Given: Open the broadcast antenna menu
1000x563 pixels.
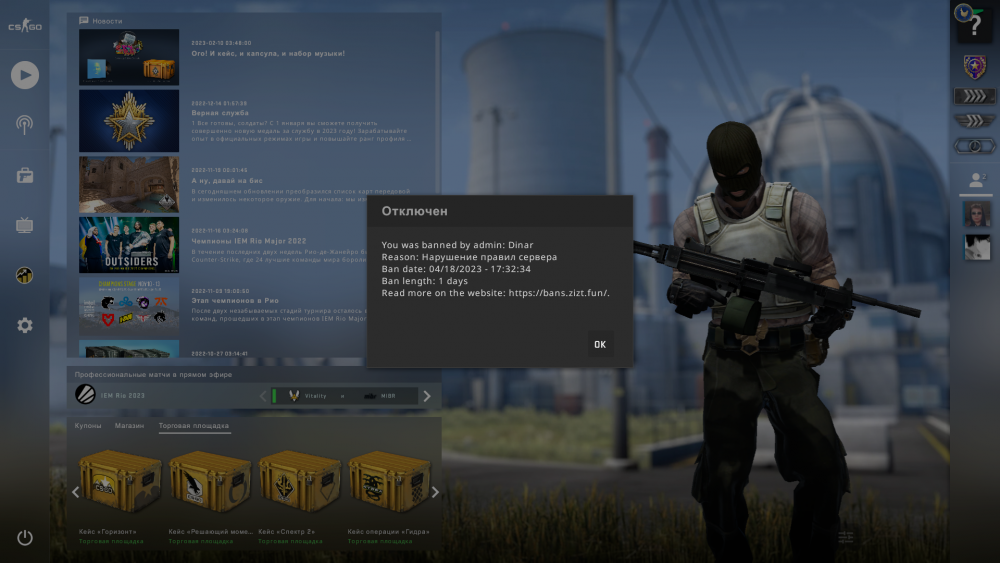Looking at the screenshot, I should tap(25, 125).
